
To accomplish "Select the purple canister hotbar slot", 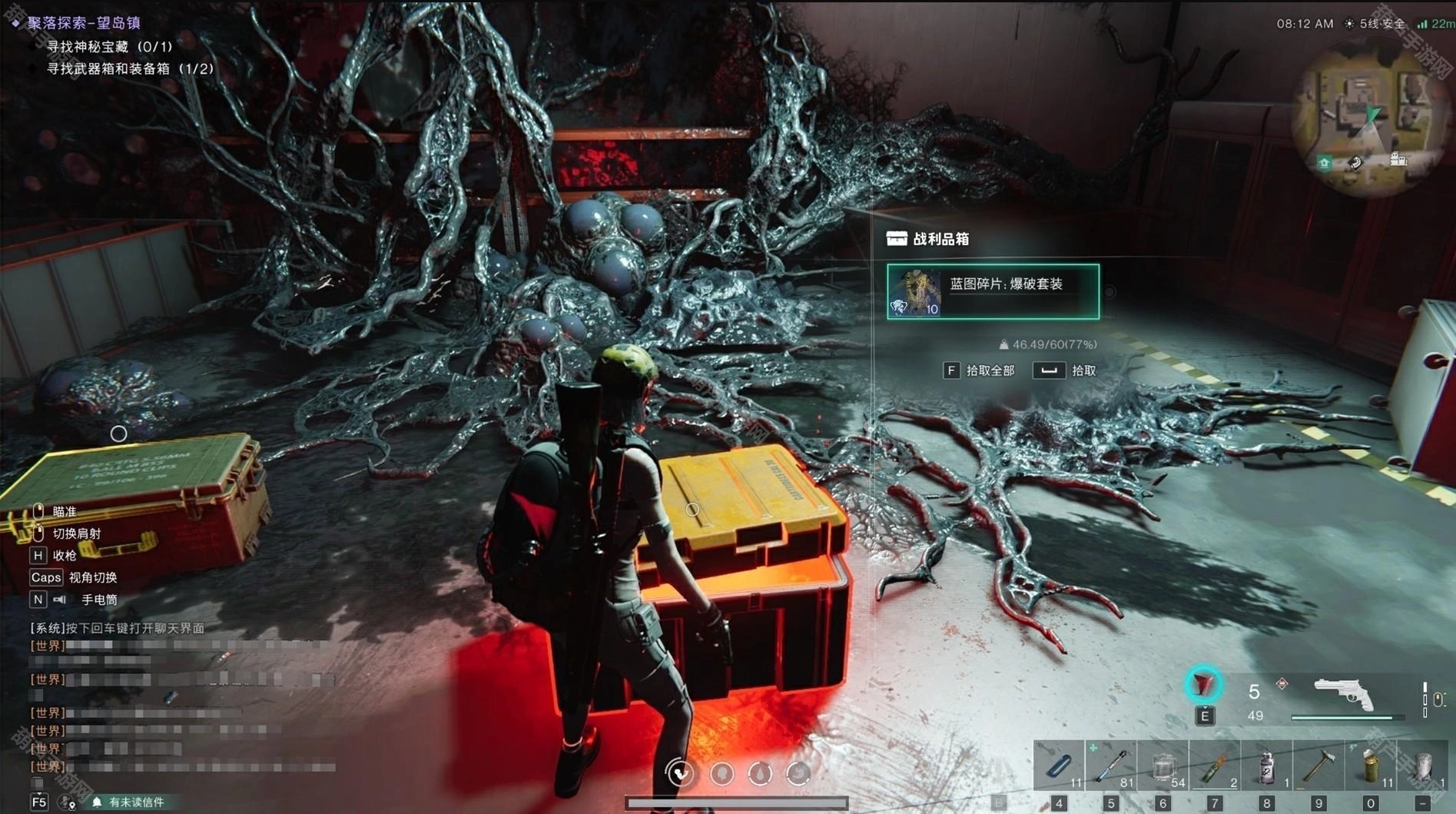I will (x=1267, y=766).
